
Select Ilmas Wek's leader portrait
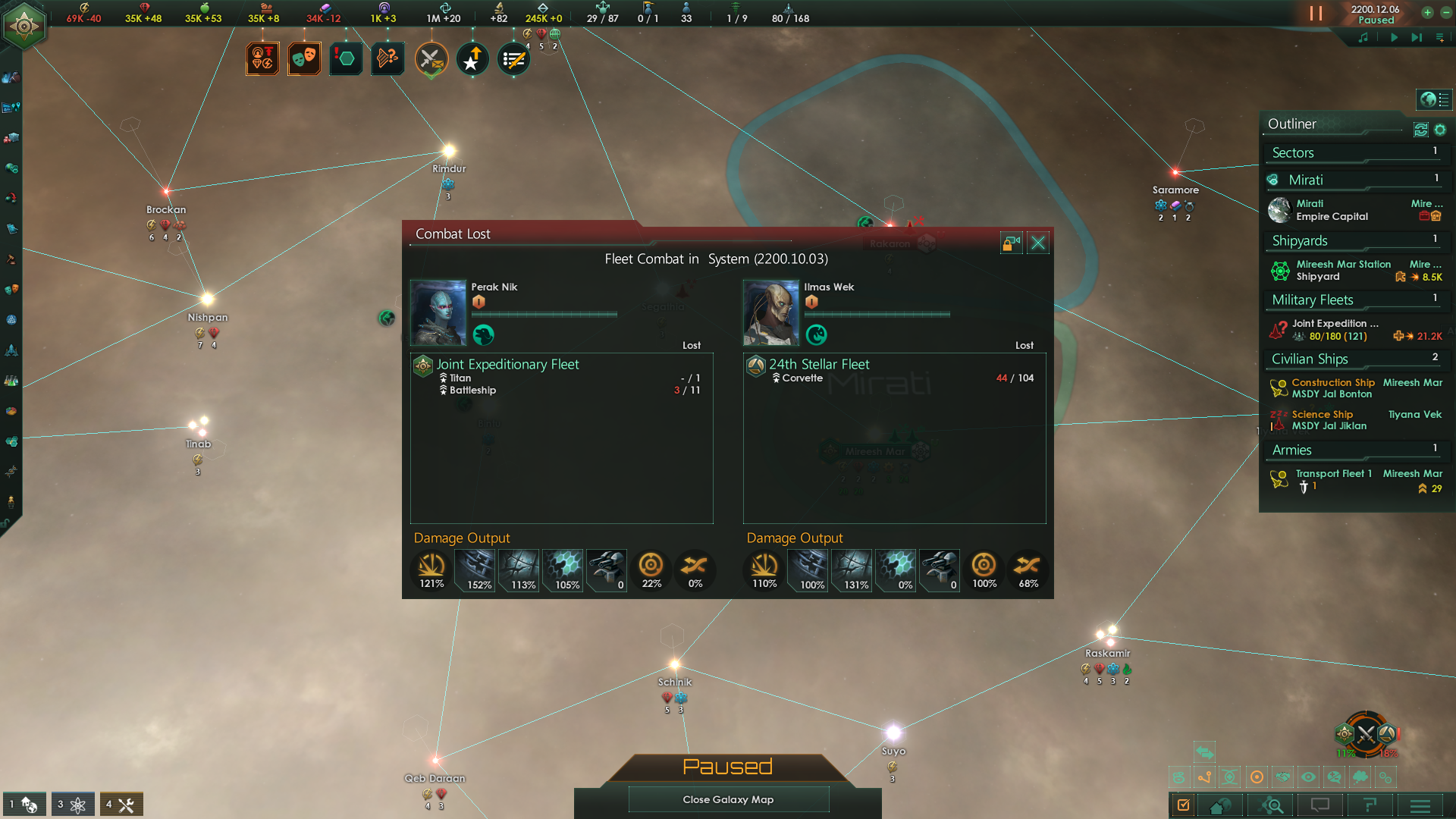point(770,311)
